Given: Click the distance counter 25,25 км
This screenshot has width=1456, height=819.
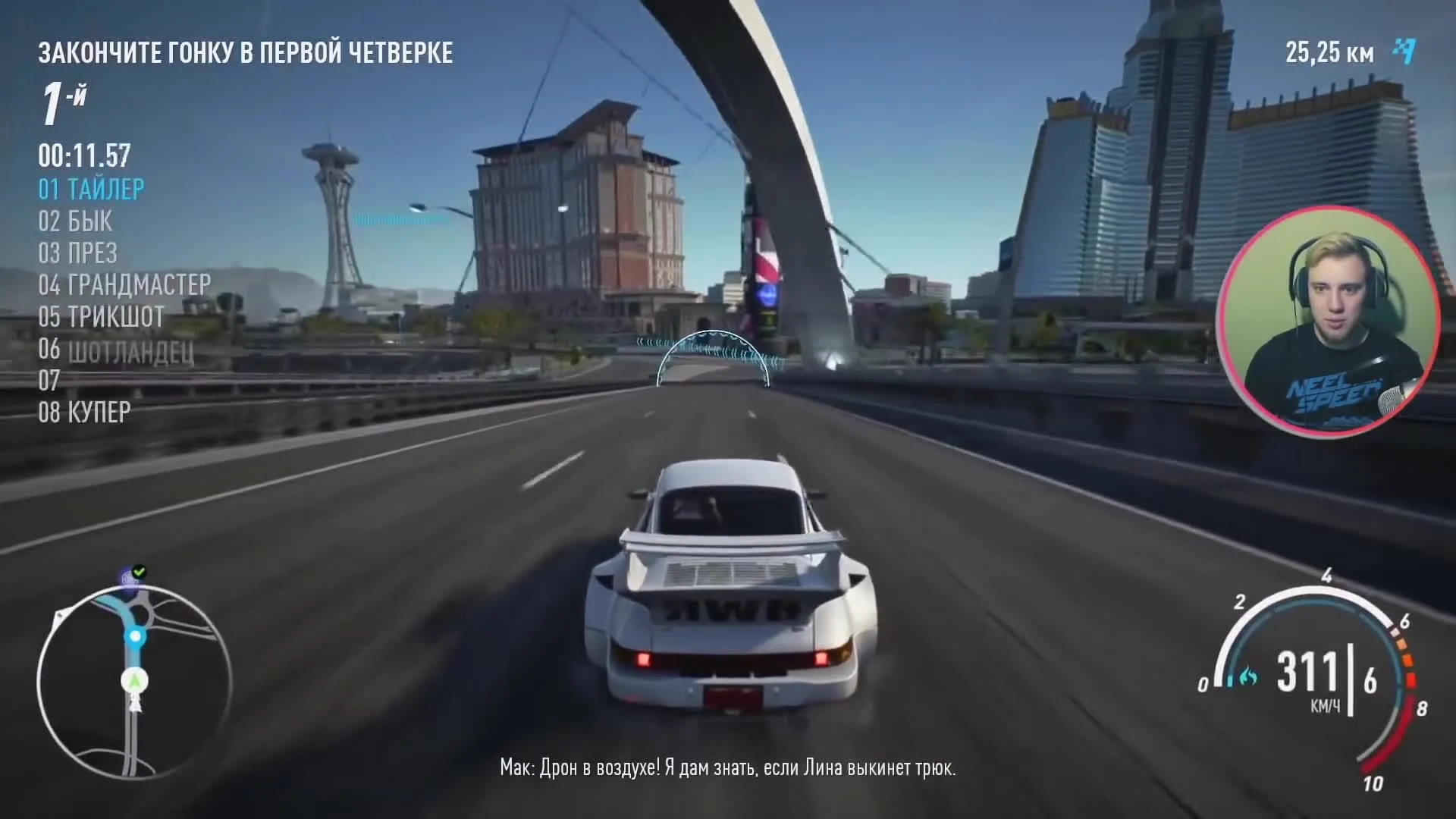Looking at the screenshot, I should tap(1329, 53).
